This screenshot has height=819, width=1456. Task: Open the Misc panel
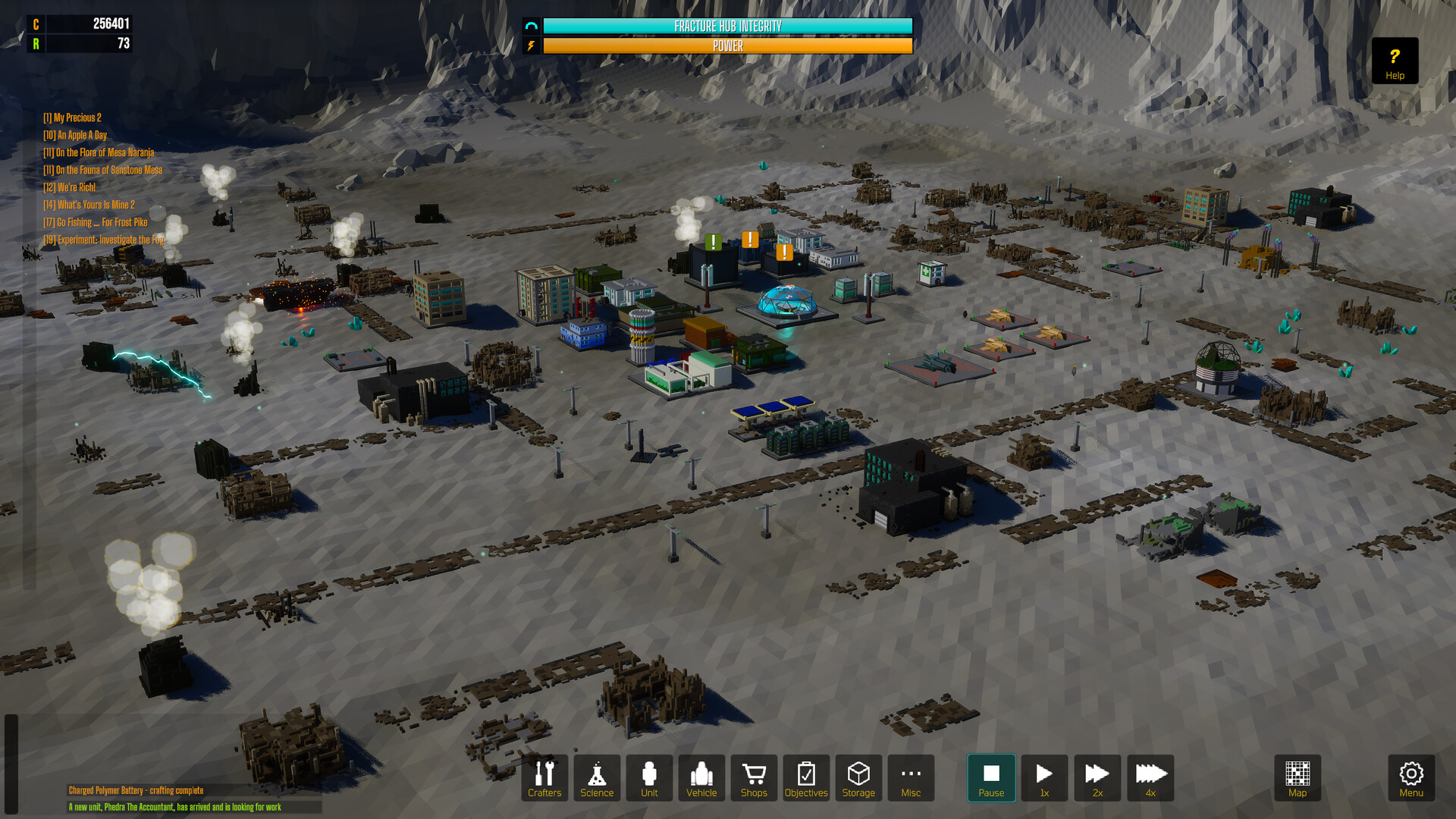point(910,778)
